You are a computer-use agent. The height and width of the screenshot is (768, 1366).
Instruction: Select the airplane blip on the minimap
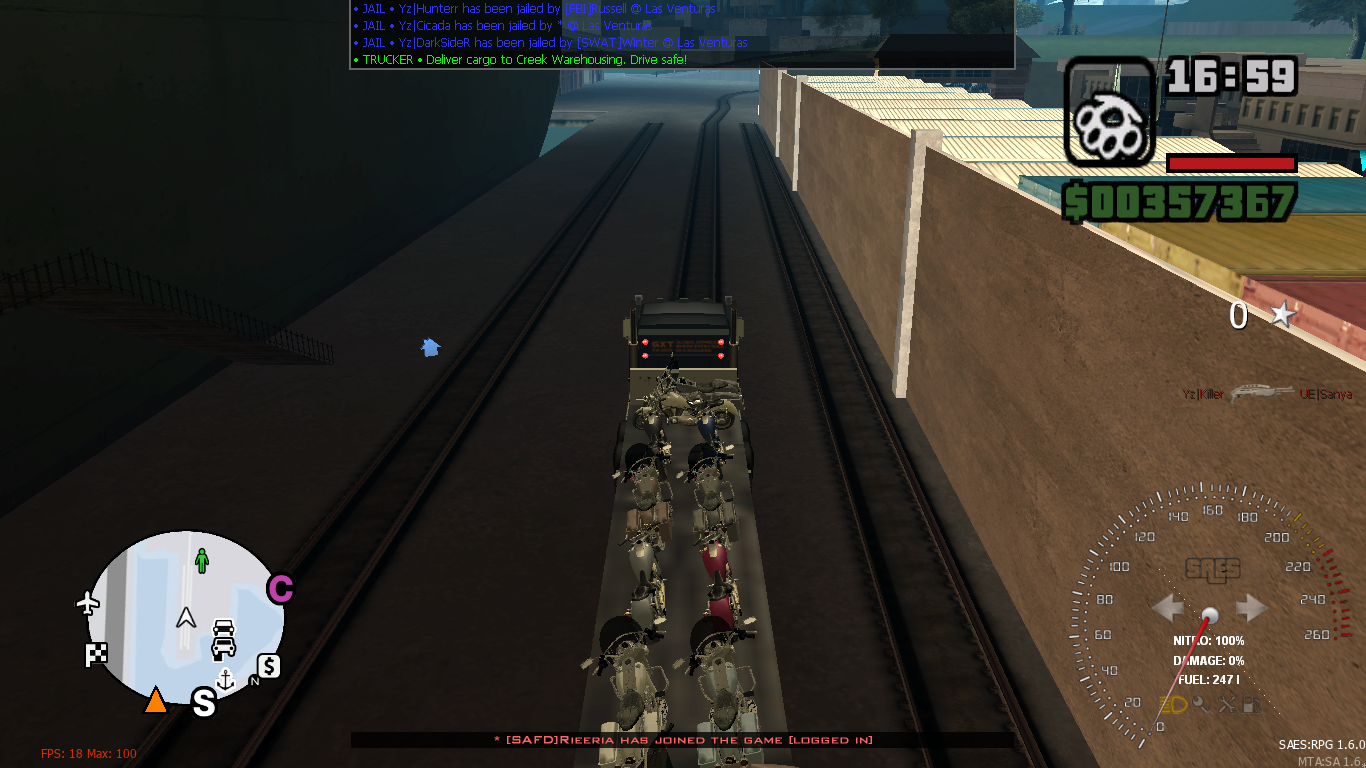coord(87,602)
